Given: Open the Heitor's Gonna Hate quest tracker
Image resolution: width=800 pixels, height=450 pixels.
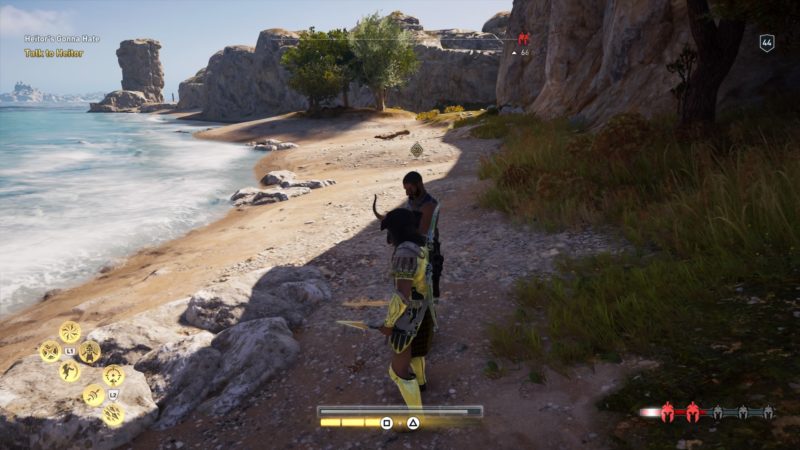Looking at the screenshot, I should point(62,38).
